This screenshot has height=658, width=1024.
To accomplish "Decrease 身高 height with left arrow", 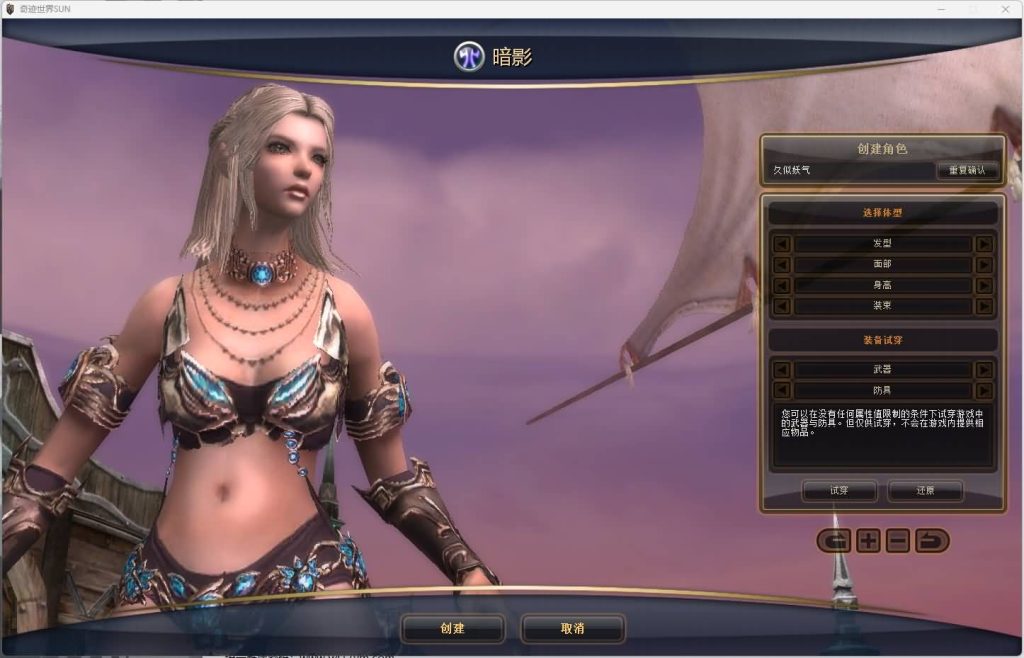I will tap(782, 285).
